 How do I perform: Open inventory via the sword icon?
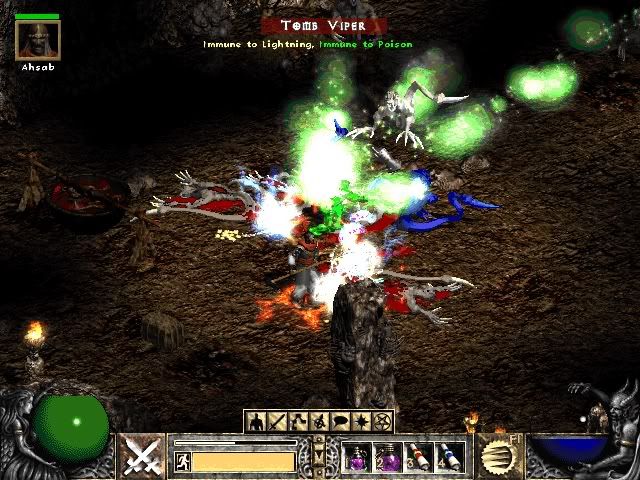276,421
